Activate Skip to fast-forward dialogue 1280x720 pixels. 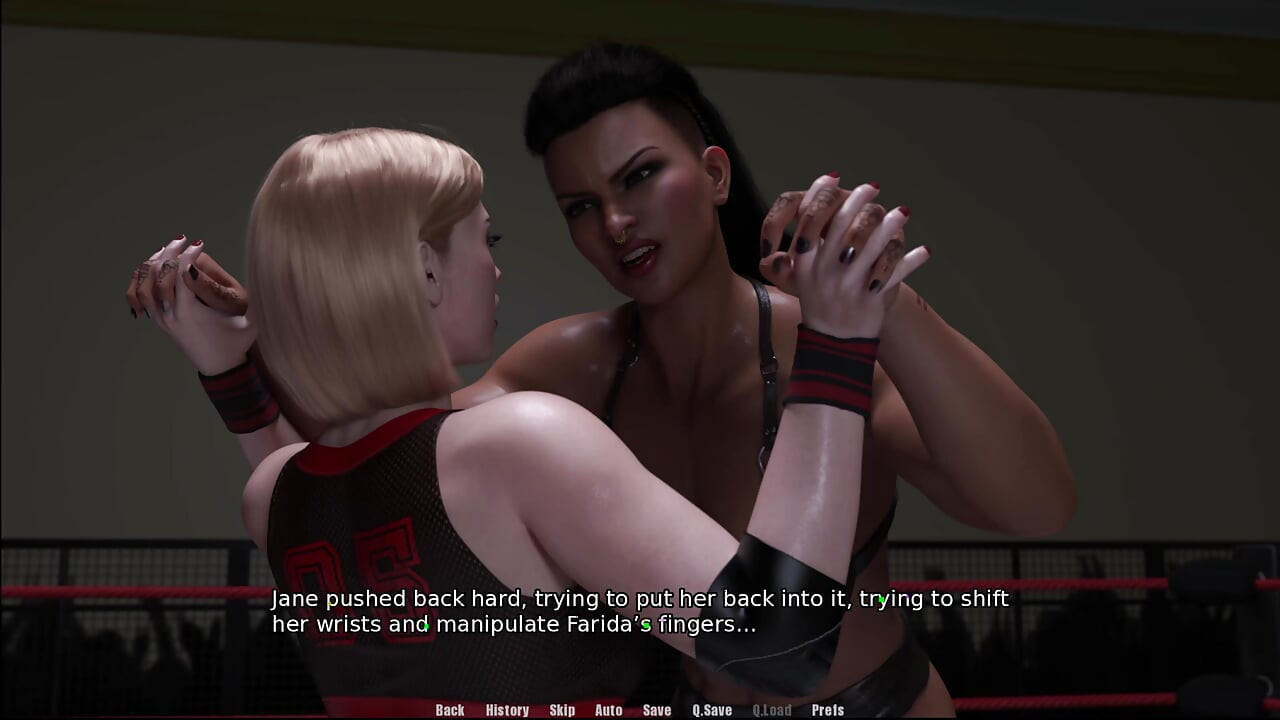pos(562,710)
